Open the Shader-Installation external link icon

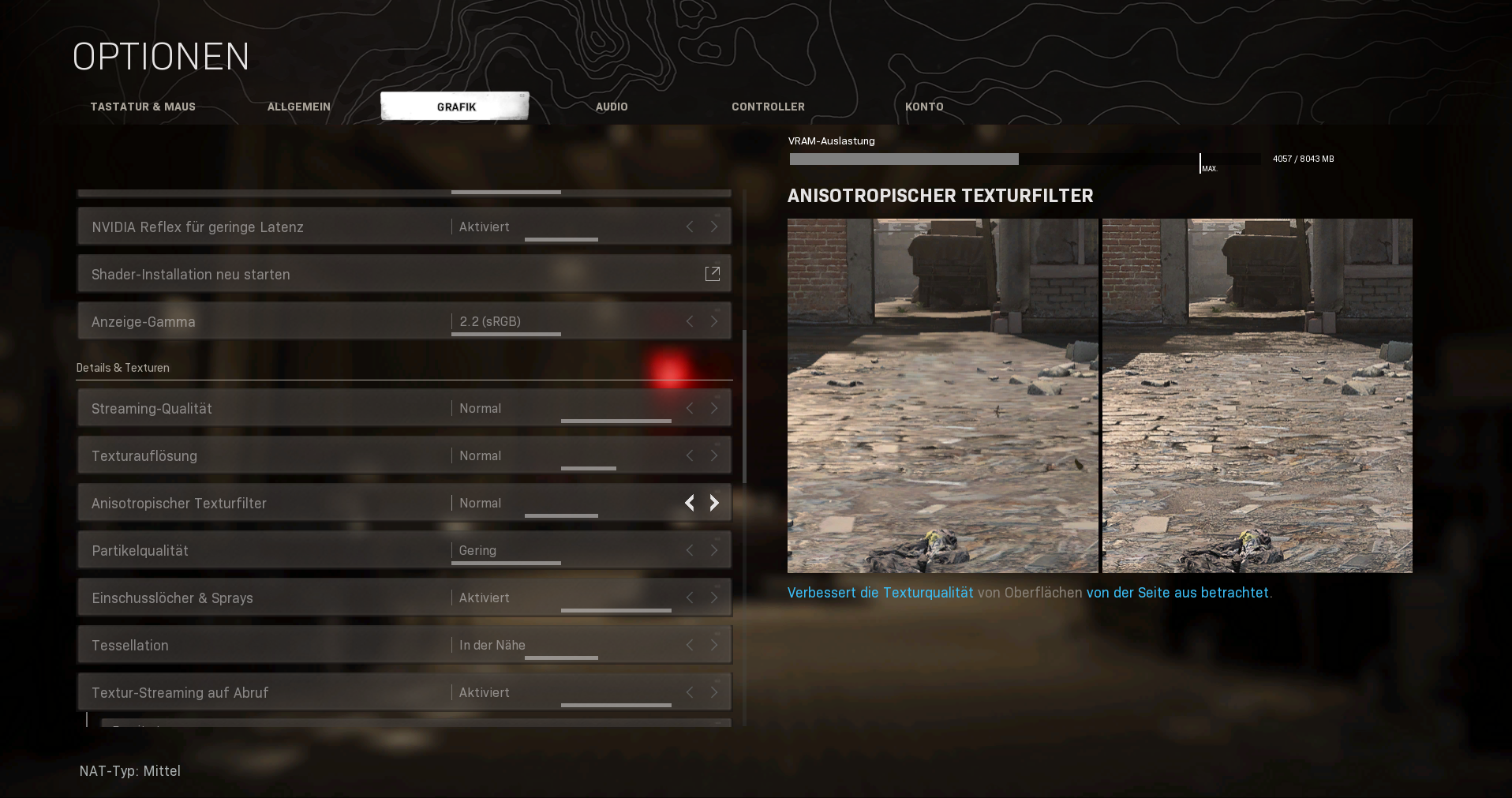tap(713, 273)
